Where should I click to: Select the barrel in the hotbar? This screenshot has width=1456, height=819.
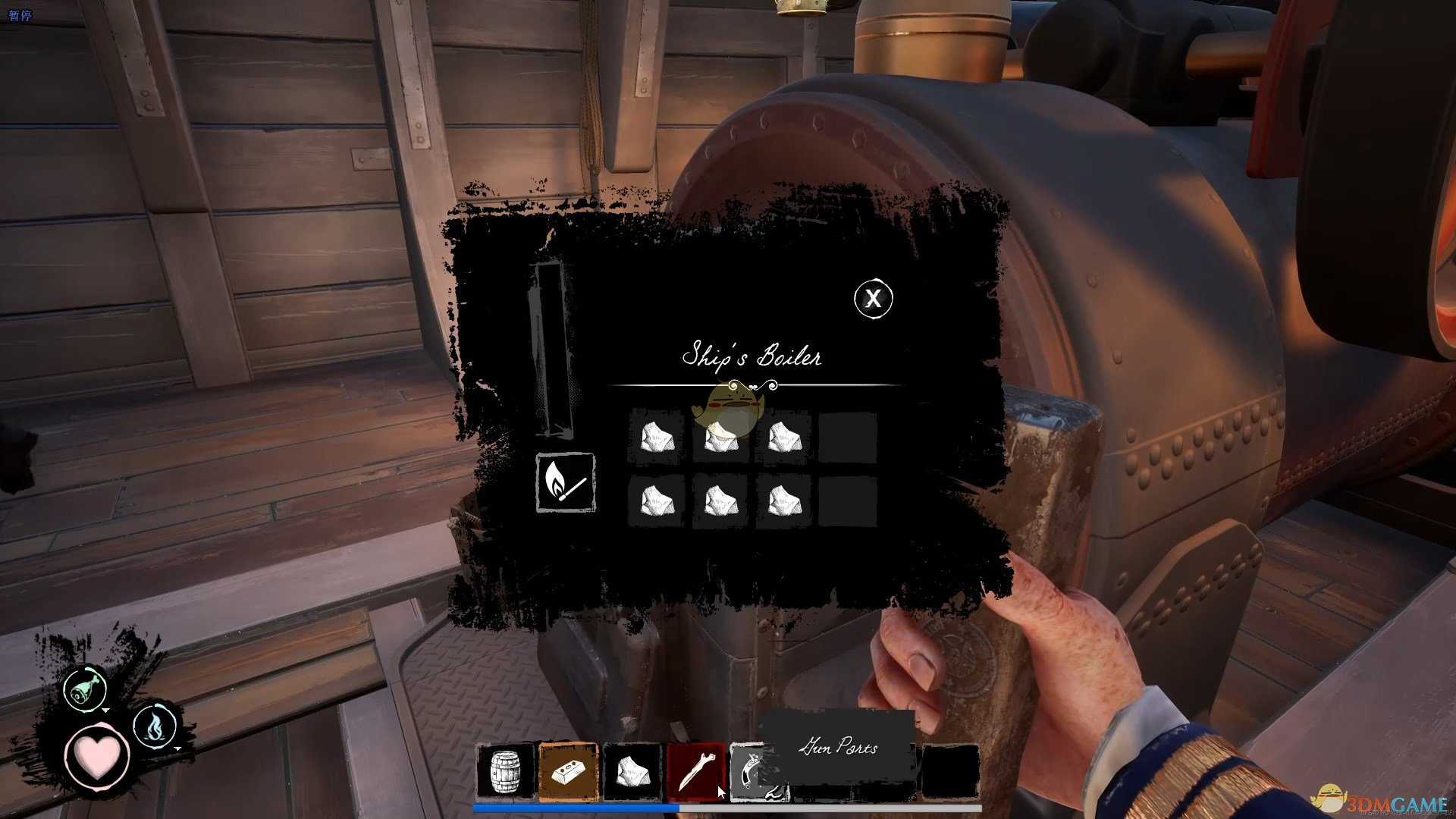(505, 772)
